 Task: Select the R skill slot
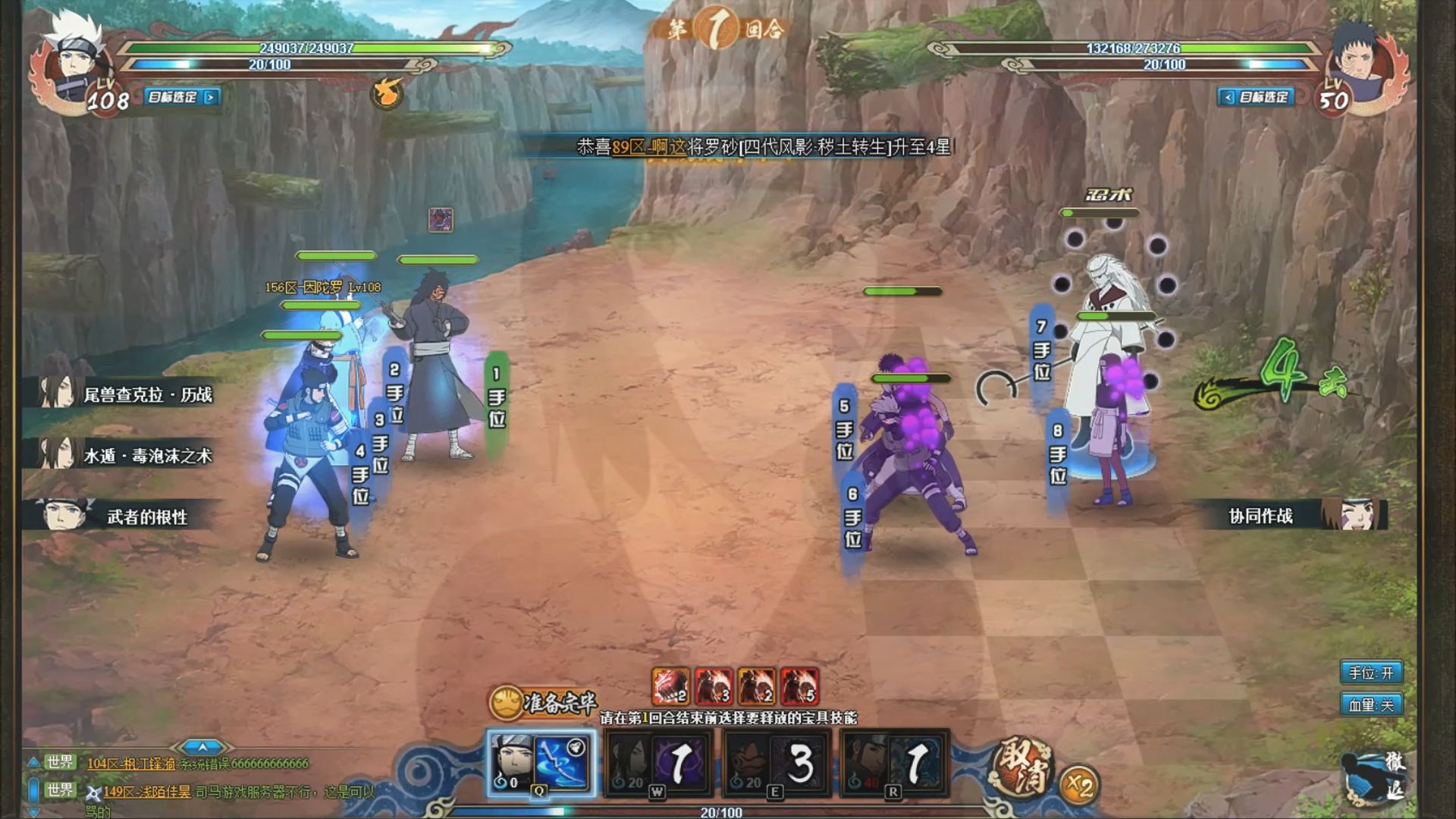pyautogui.click(x=893, y=763)
